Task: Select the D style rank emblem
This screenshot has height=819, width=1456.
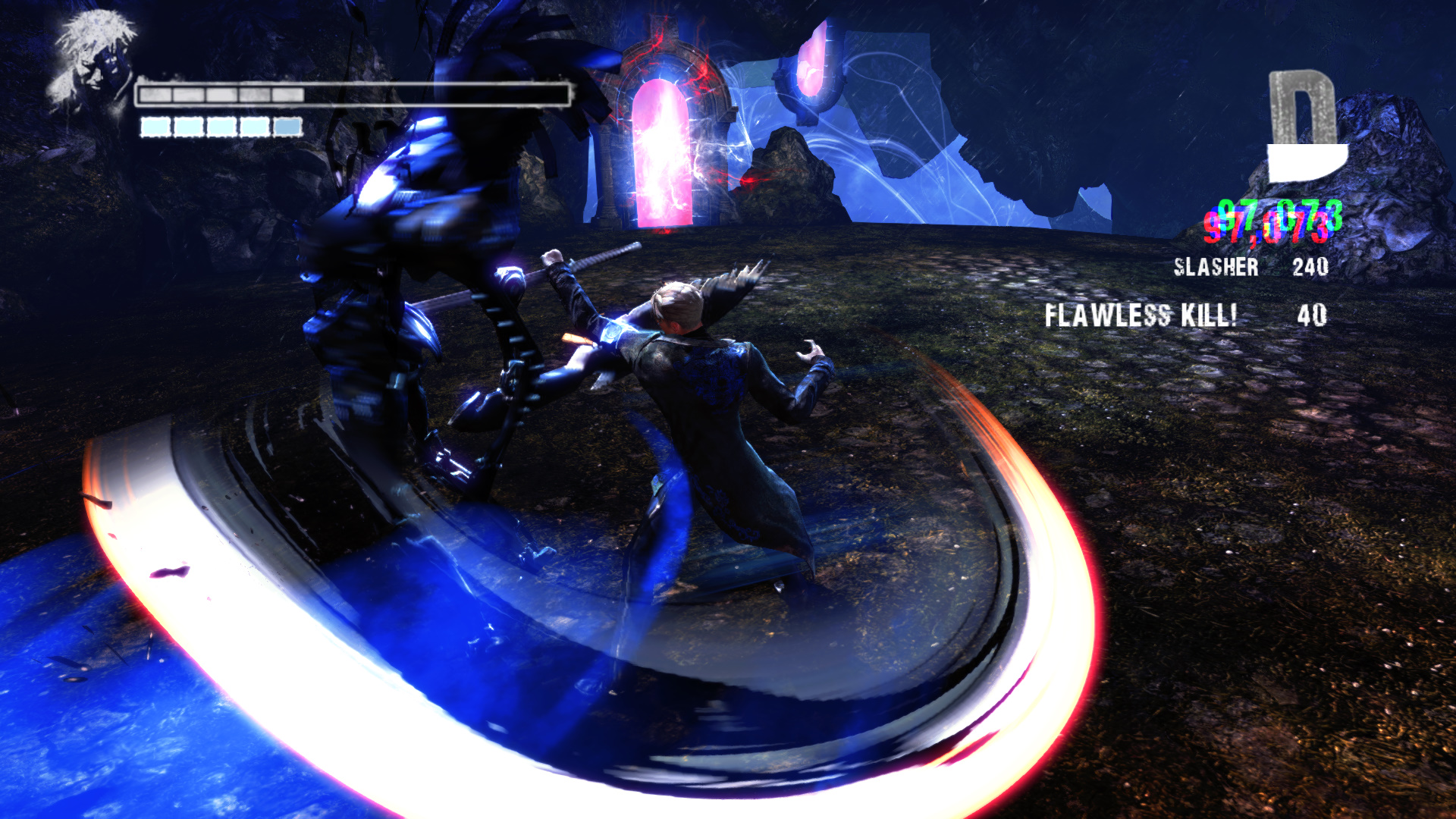Action: coord(1306,127)
